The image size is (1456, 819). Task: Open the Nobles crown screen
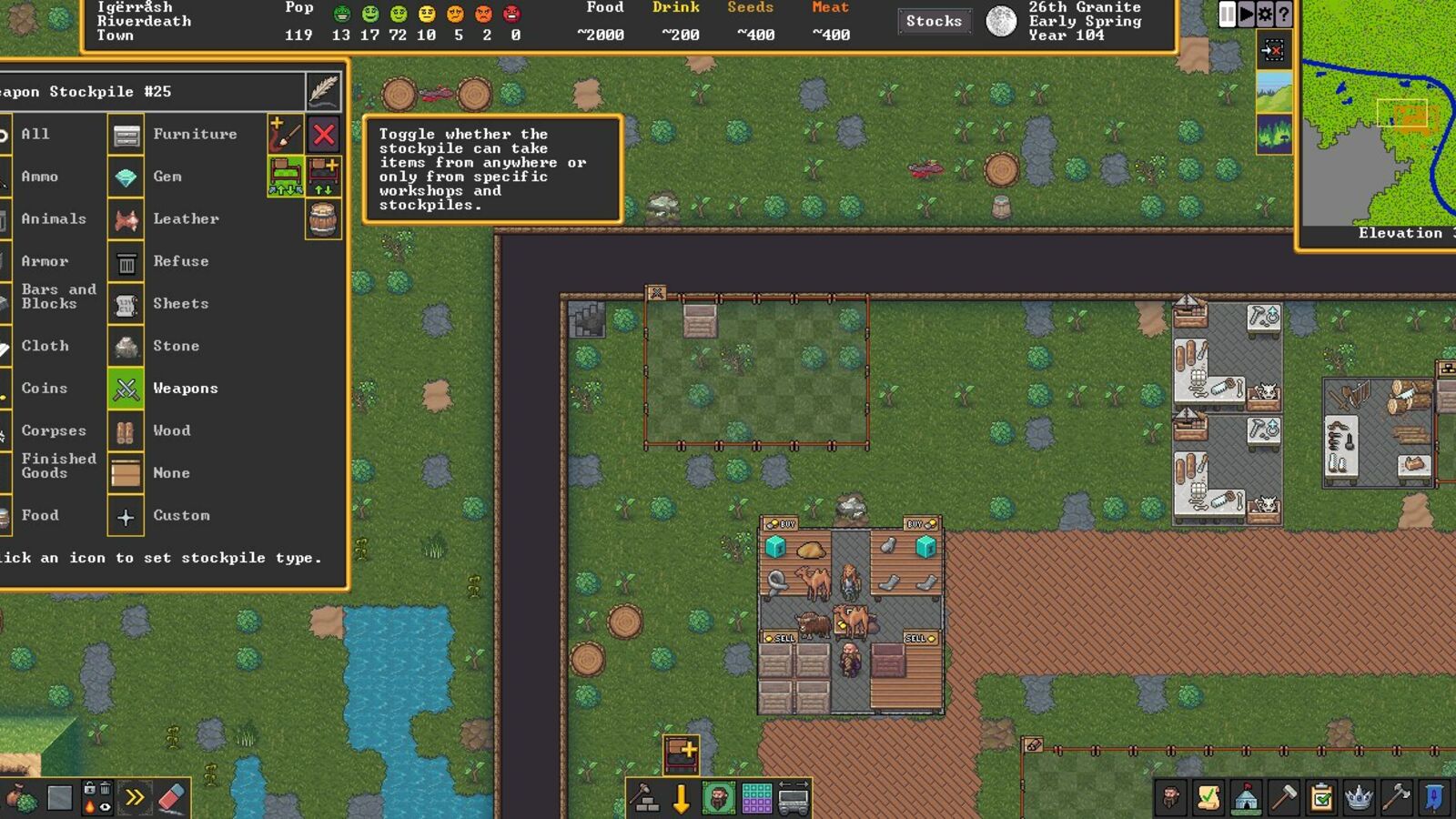click(1361, 798)
